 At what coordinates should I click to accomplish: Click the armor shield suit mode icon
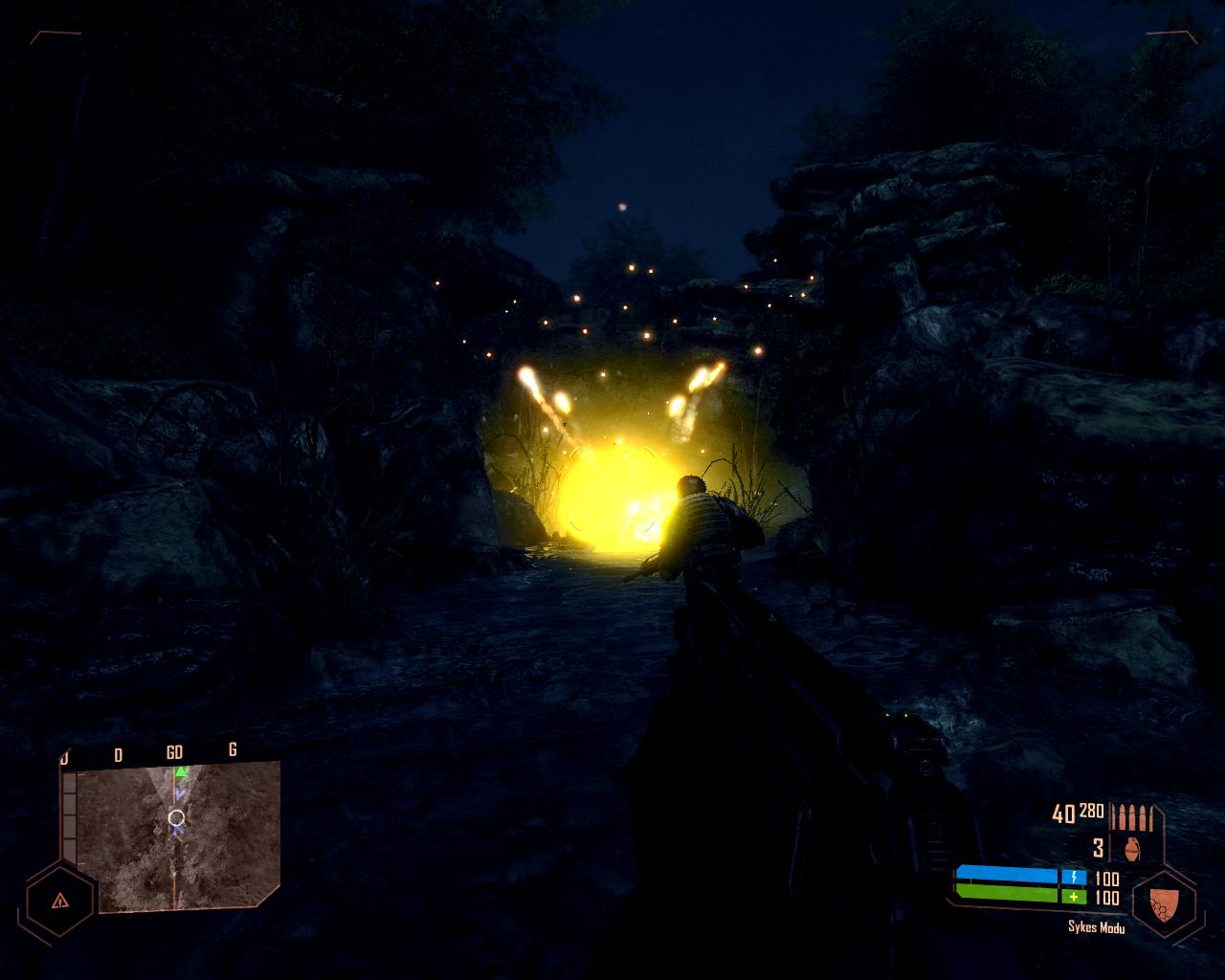click(1162, 902)
